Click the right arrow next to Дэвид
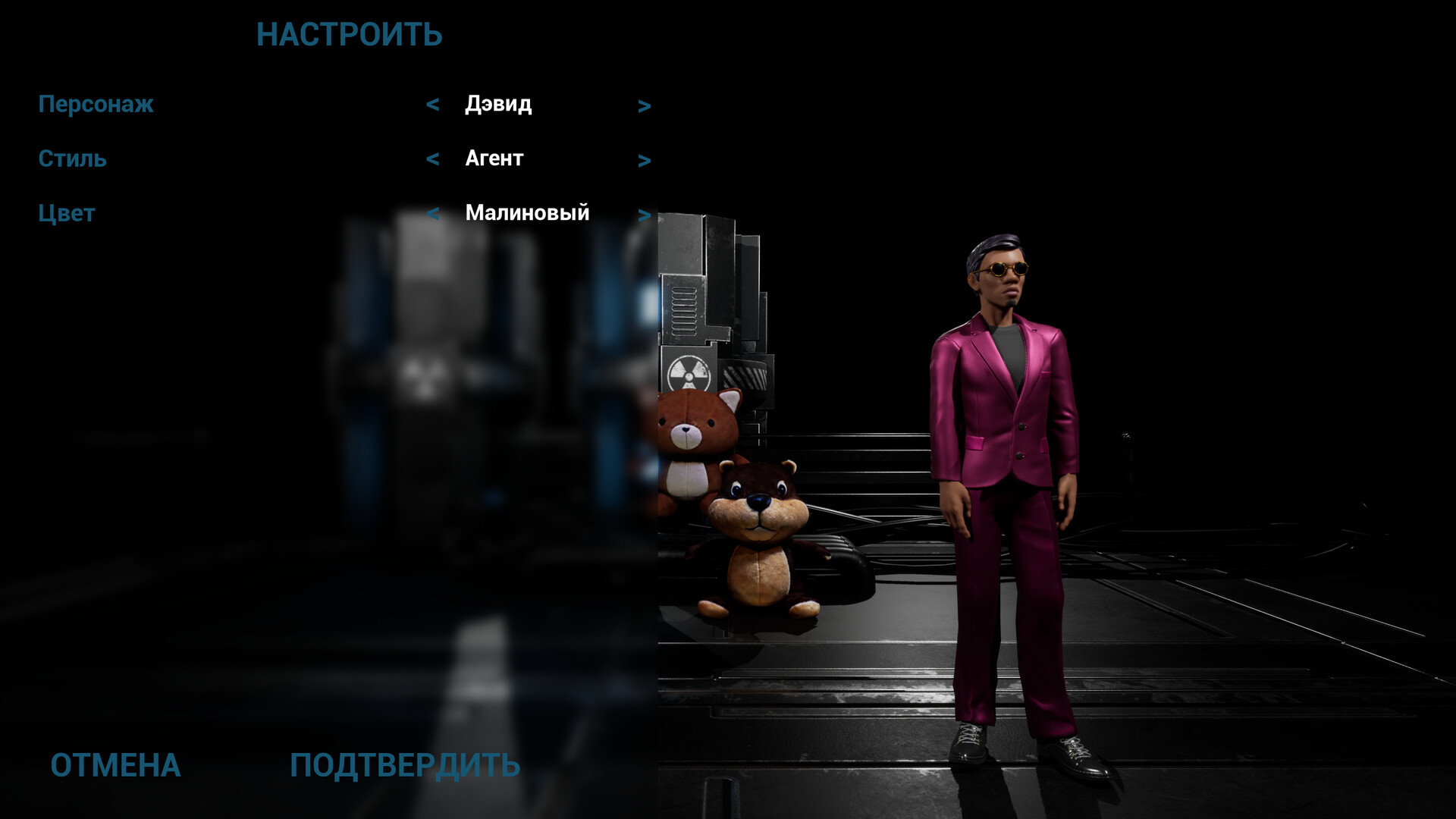This screenshot has height=819, width=1456. (x=645, y=105)
